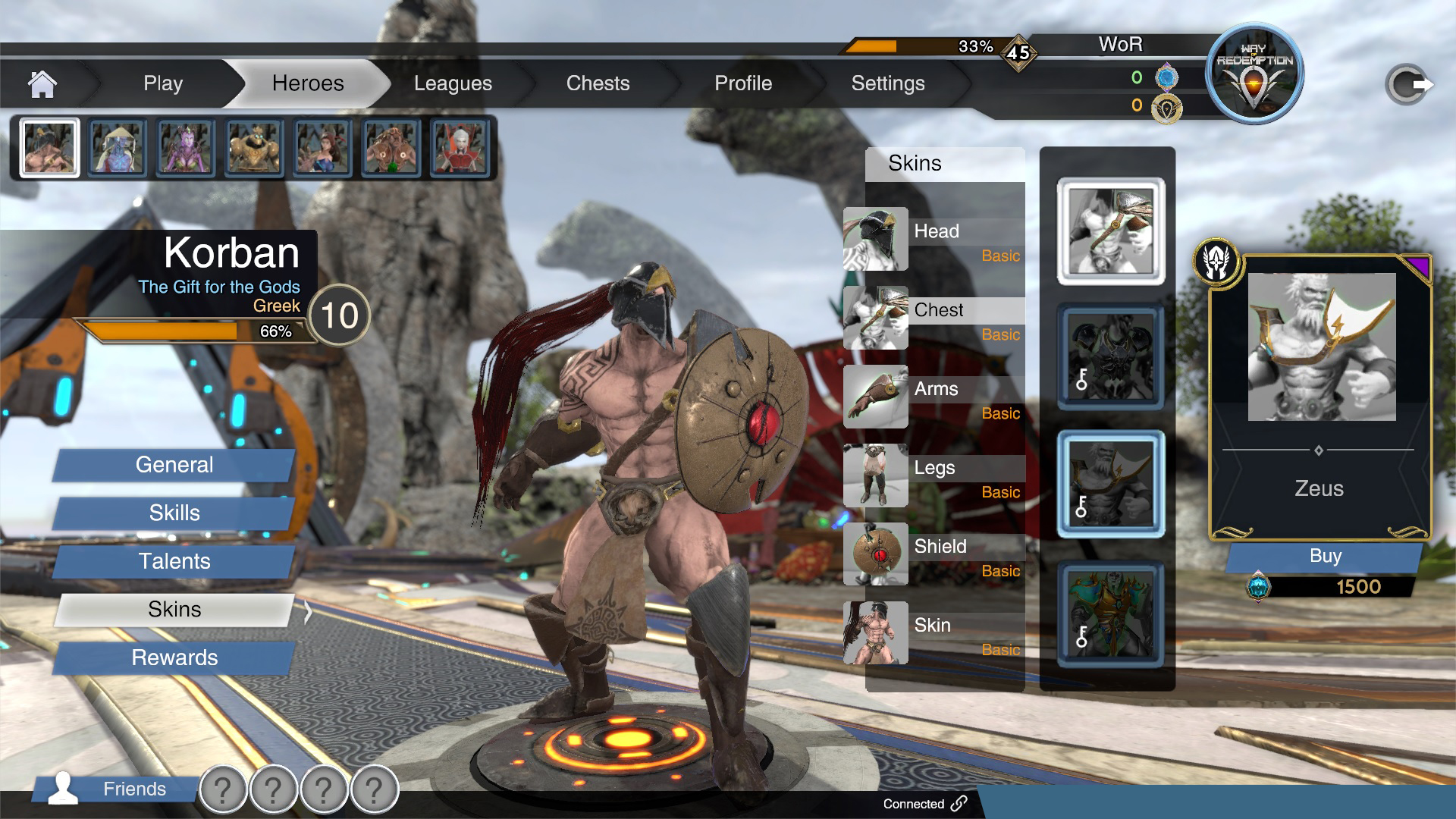Open the Play tab
1456x819 pixels.
coord(163,83)
